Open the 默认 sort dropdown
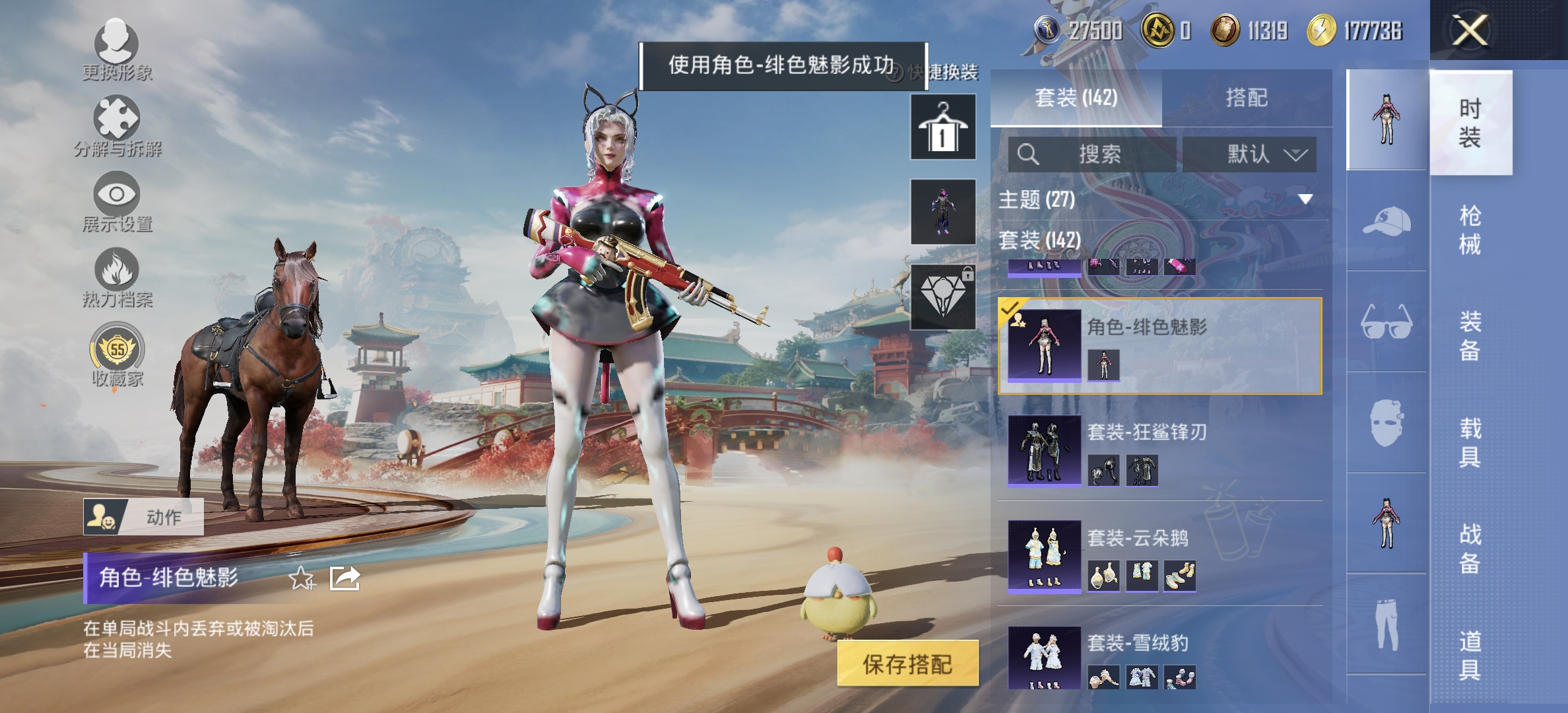This screenshot has width=1568, height=713. [1249, 154]
